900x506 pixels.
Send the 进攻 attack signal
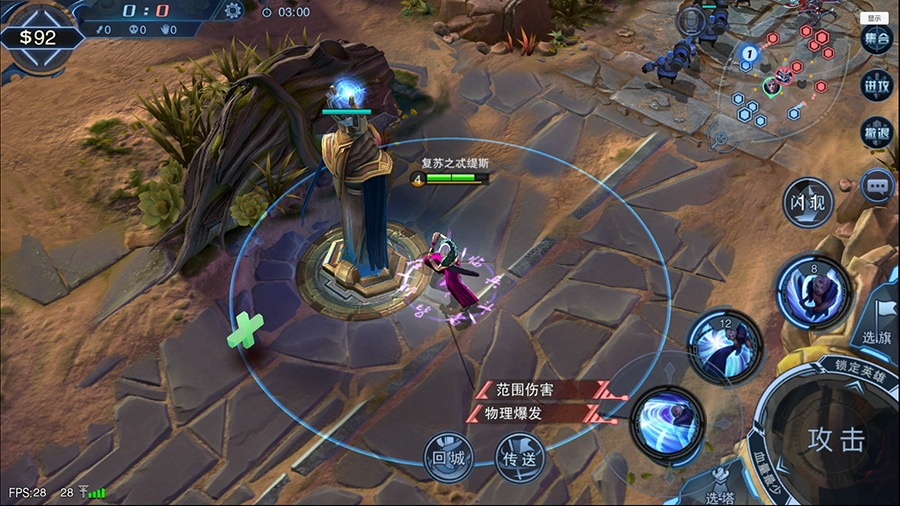pos(876,85)
